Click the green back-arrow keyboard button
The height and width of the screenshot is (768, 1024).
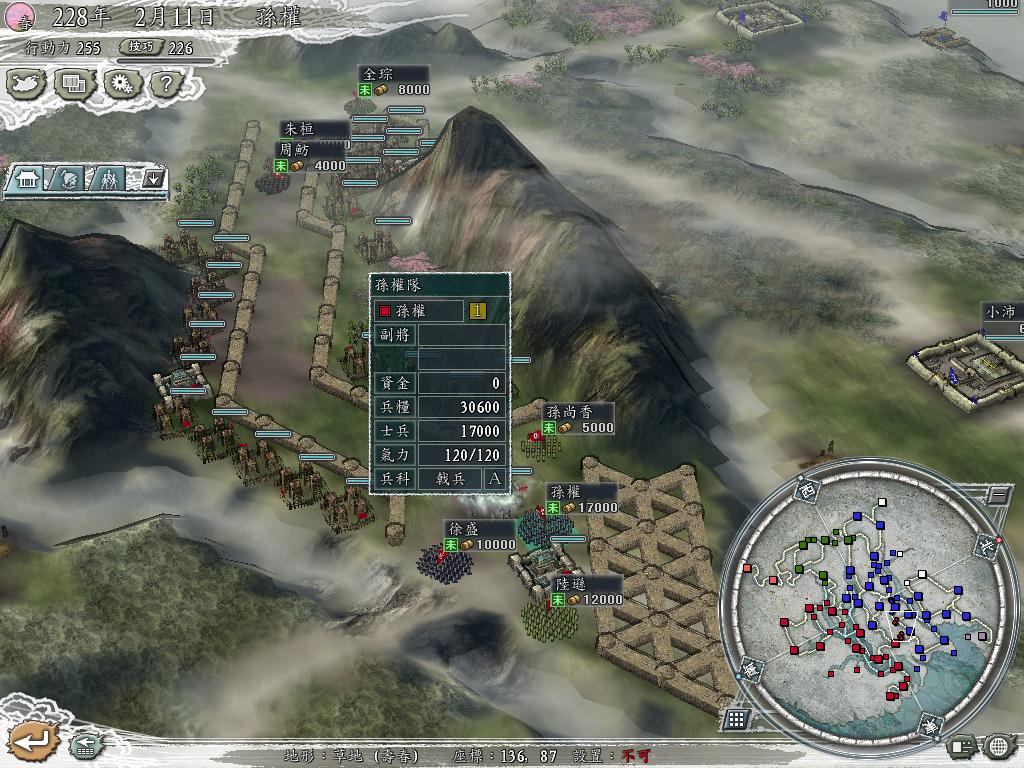click(84, 745)
